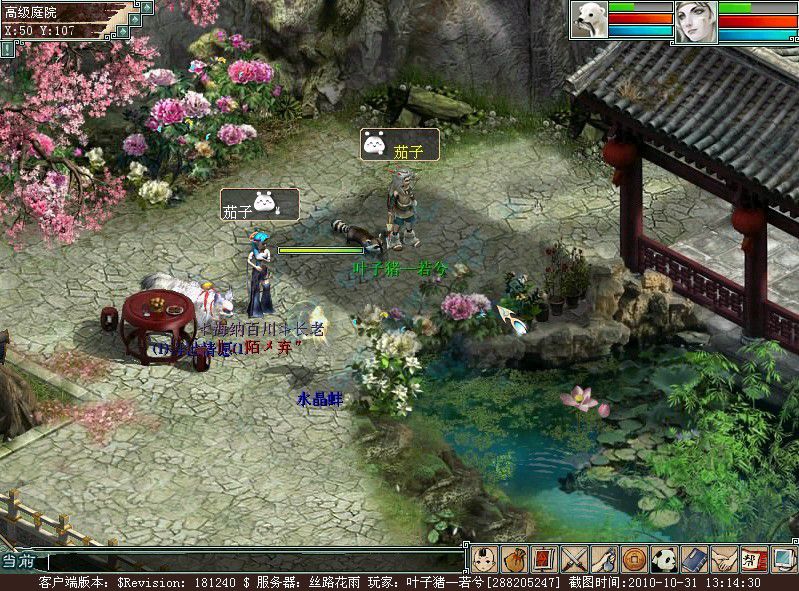This screenshot has height=591, width=799.
Task: Toggle the 当前 chat channel selector
Action: [20, 562]
